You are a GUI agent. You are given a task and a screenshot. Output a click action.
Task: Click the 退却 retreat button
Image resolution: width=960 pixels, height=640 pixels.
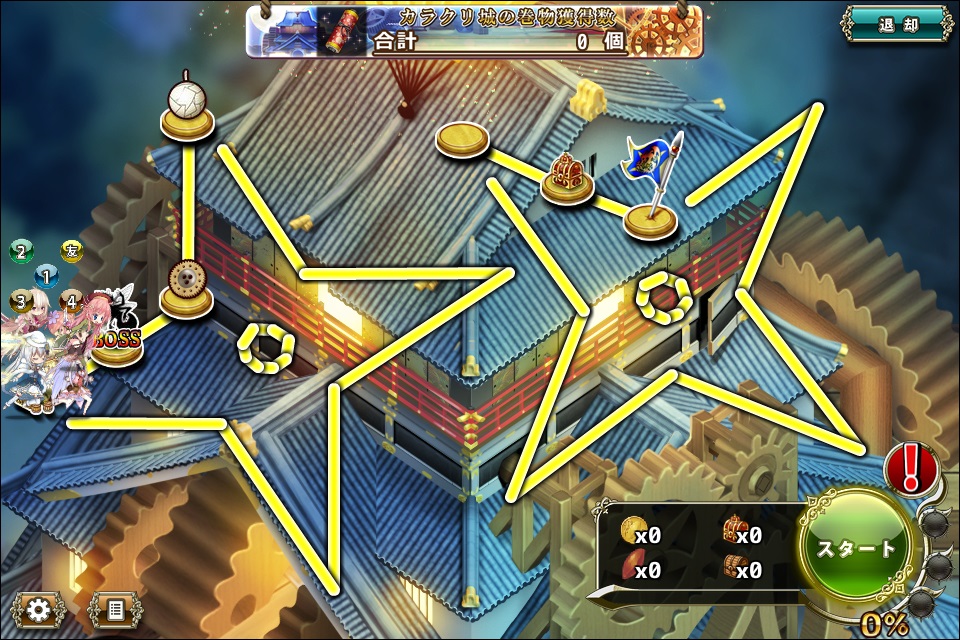click(x=896, y=24)
